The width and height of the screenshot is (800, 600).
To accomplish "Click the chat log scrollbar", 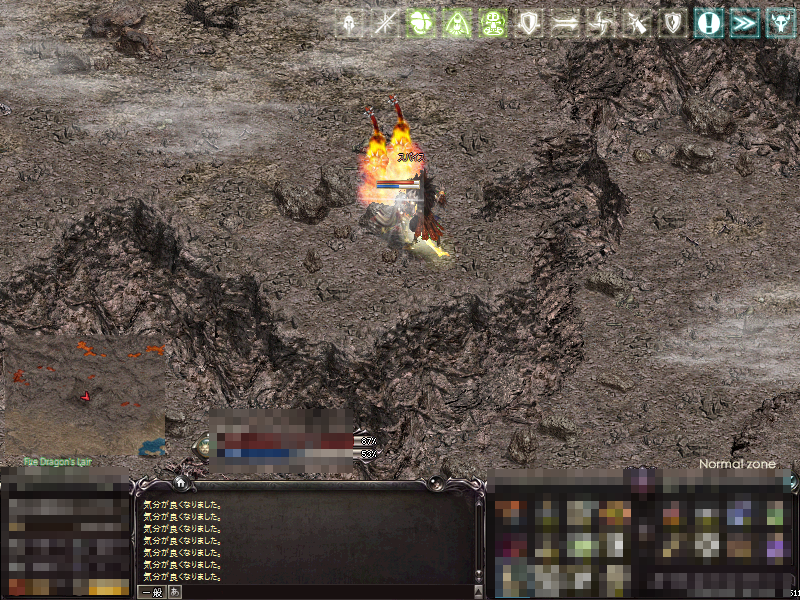I will [x=478, y=540].
